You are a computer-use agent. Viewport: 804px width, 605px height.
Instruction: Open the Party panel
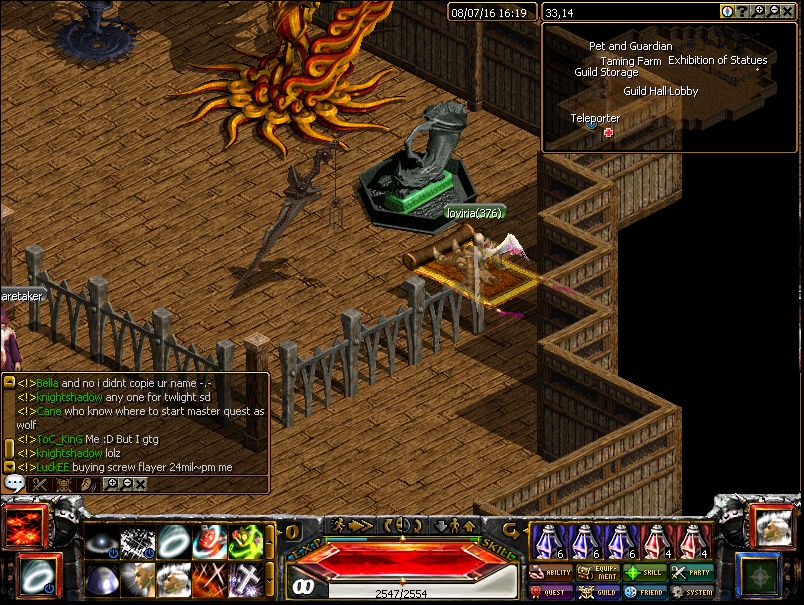[692, 573]
